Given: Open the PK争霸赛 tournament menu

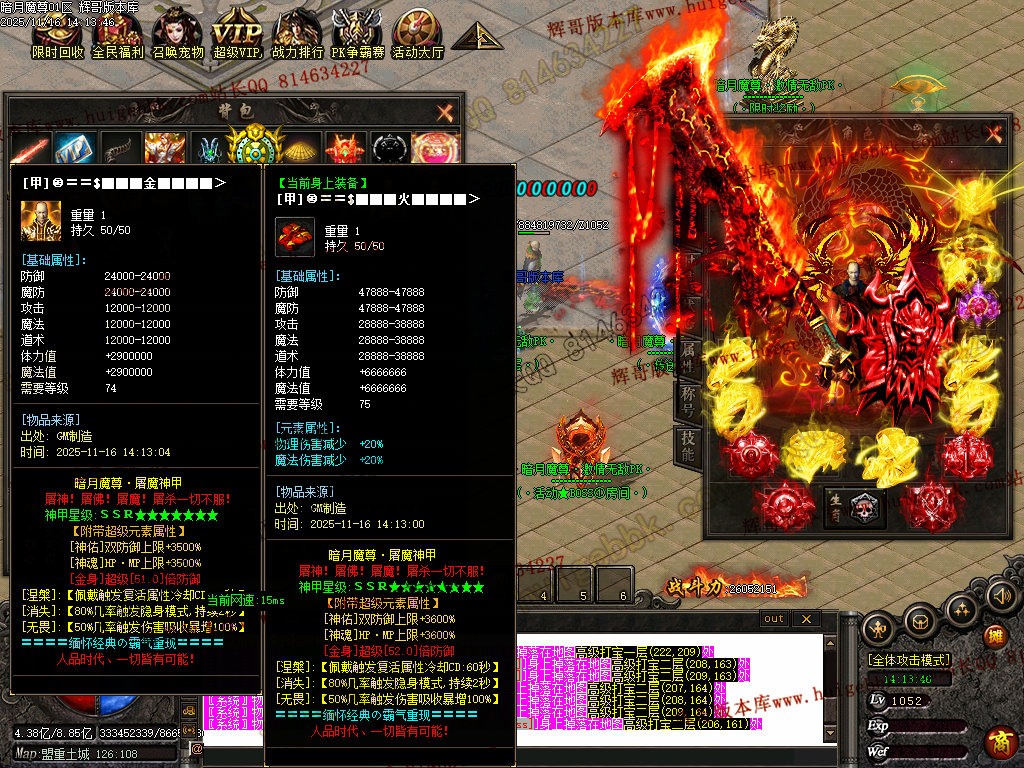Looking at the screenshot, I should 357,32.
